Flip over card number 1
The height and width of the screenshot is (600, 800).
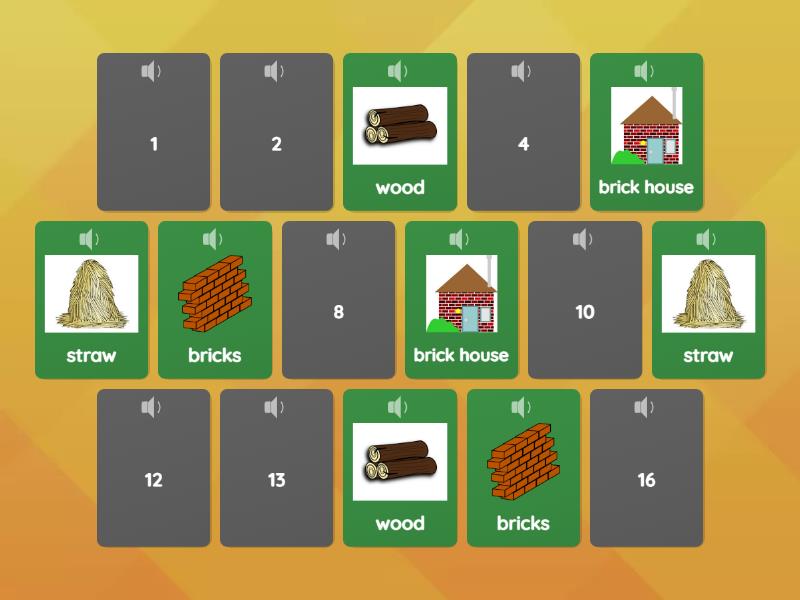pyautogui.click(x=153, y=145)
